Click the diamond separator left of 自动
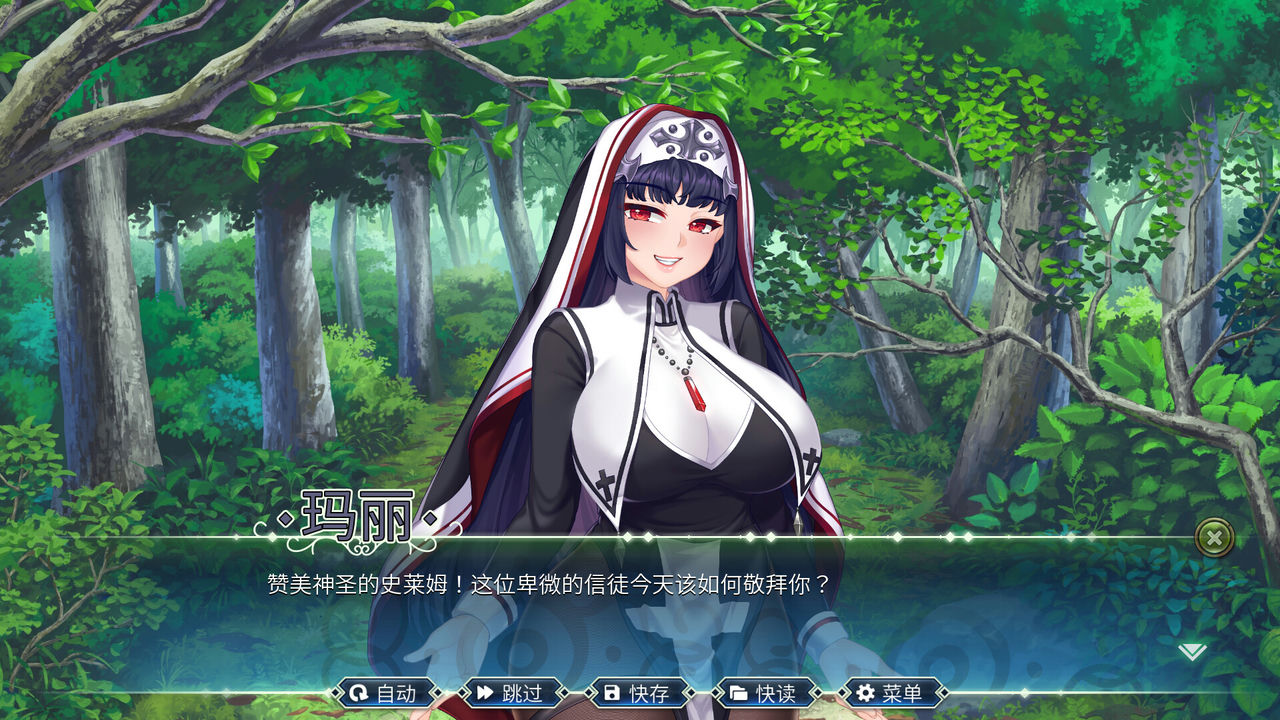 click(336, 692)
